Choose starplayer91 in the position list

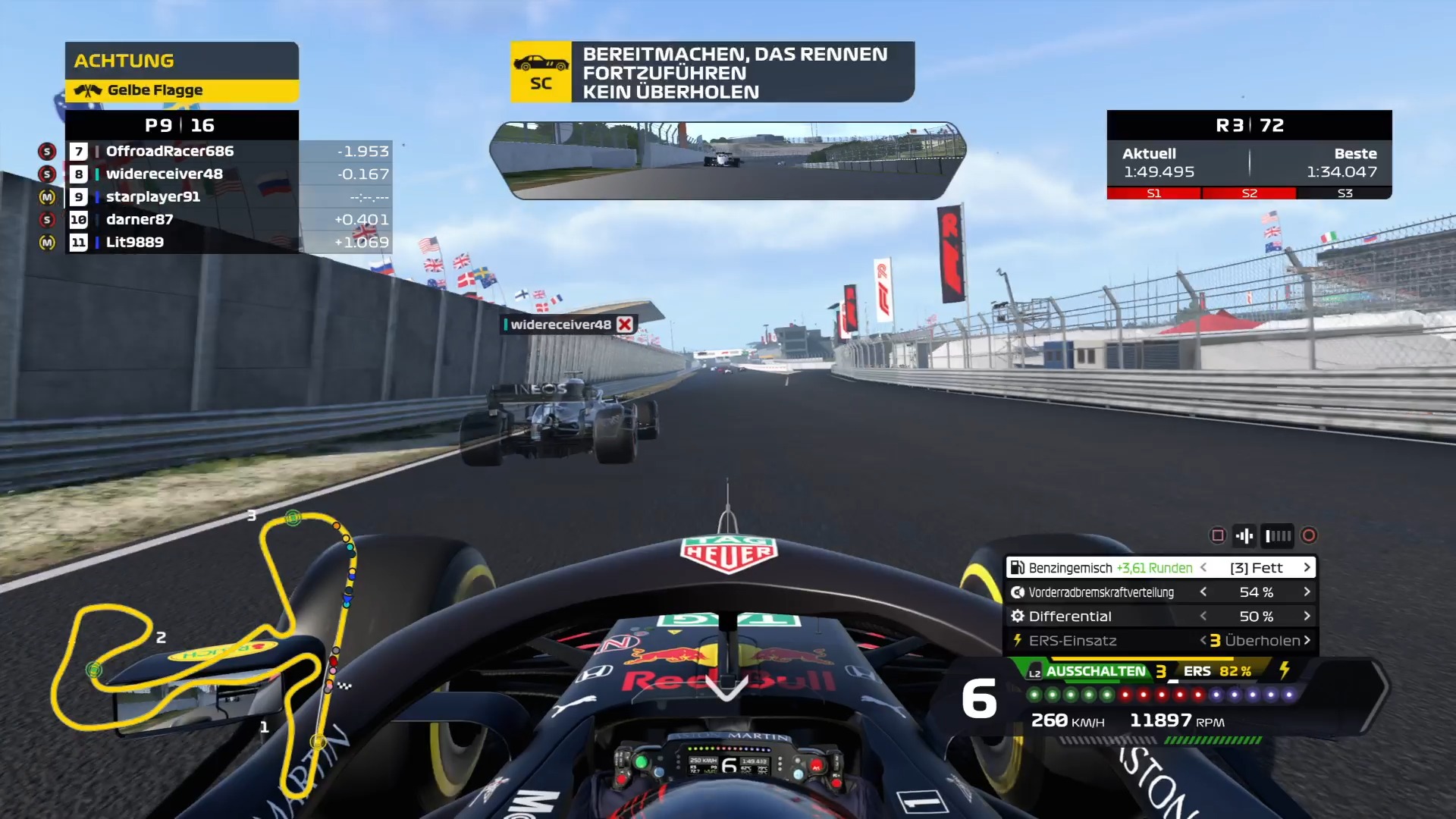click(x=153, y=196)
